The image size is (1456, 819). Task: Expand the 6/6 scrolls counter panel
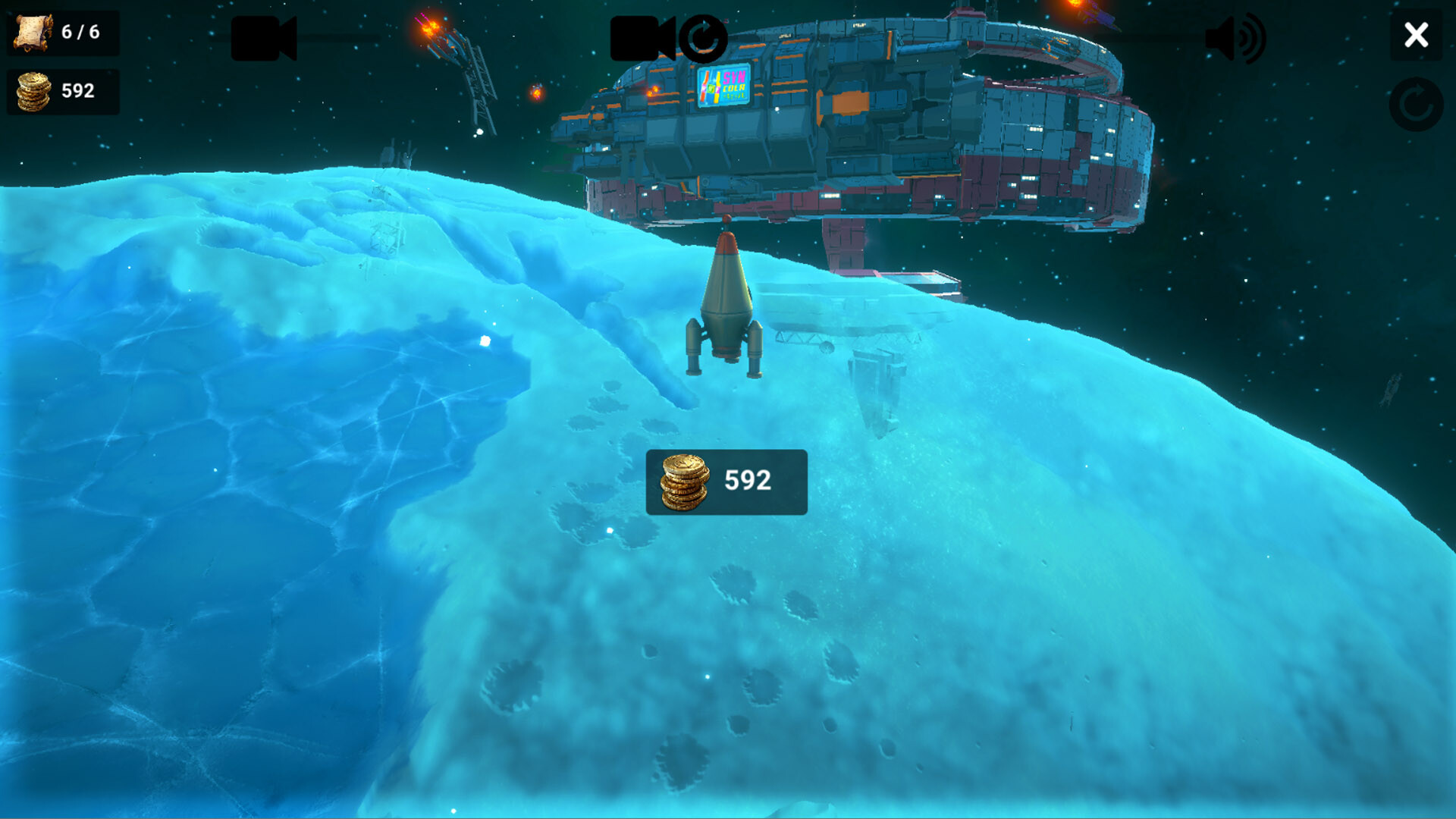[63, 32]
